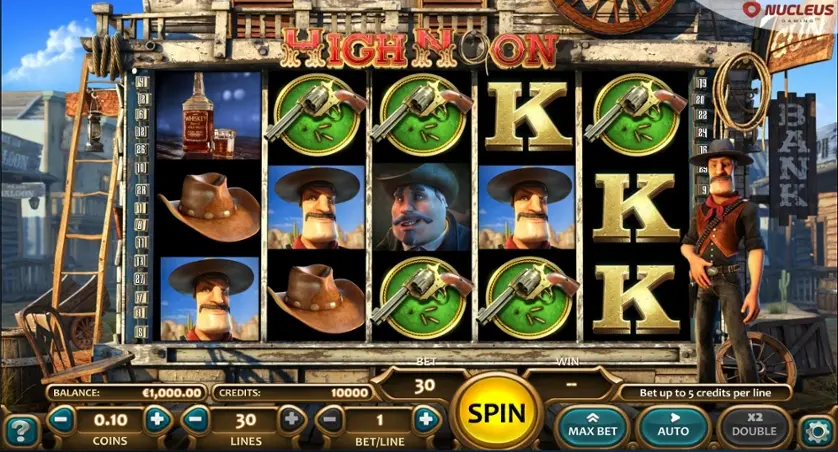Decrease the coin value with minus
The height and width of the screenshot is (452, 838).
61,420
